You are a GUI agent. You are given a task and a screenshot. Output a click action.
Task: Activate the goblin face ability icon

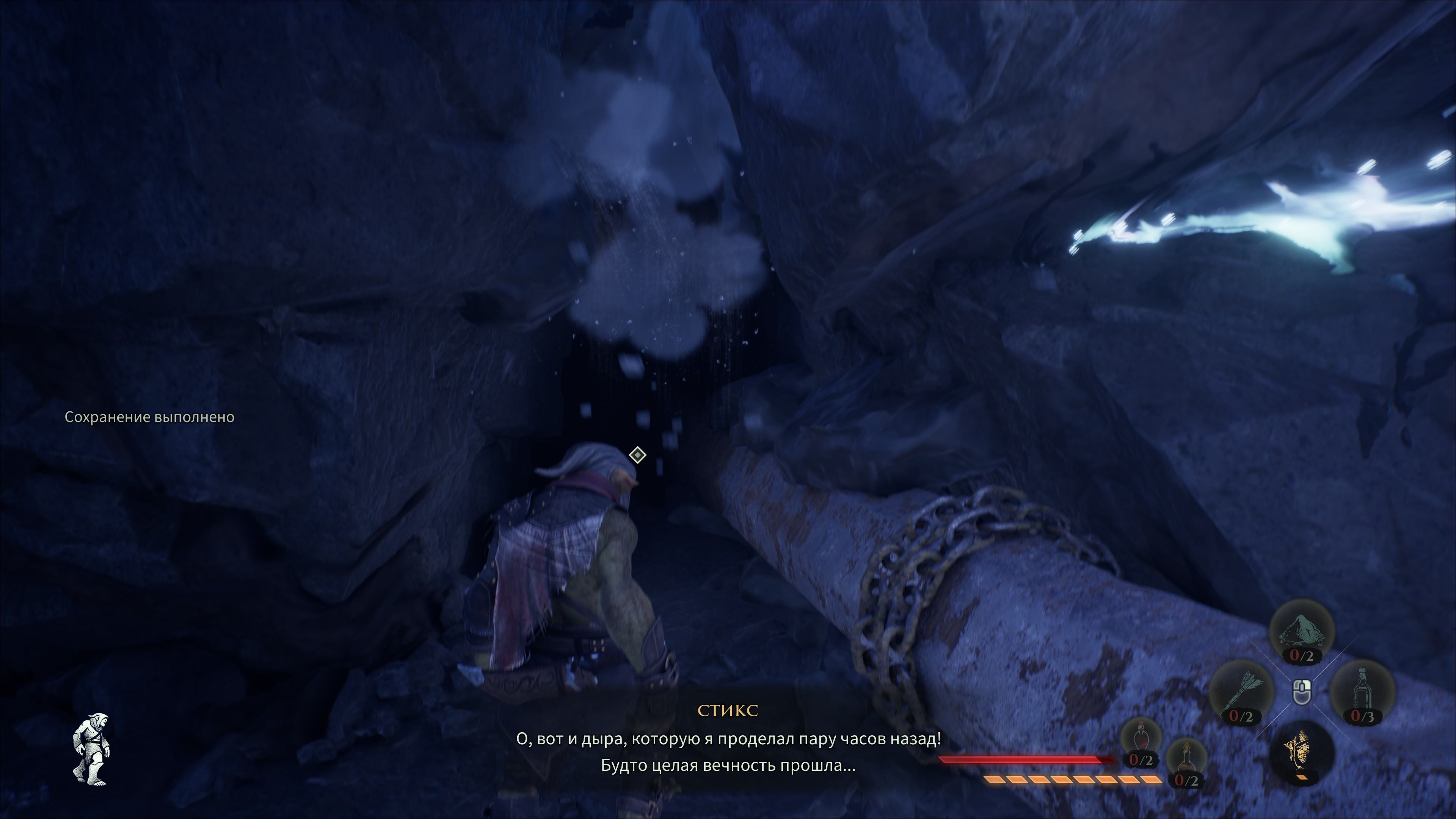[x=1301, y=752]
